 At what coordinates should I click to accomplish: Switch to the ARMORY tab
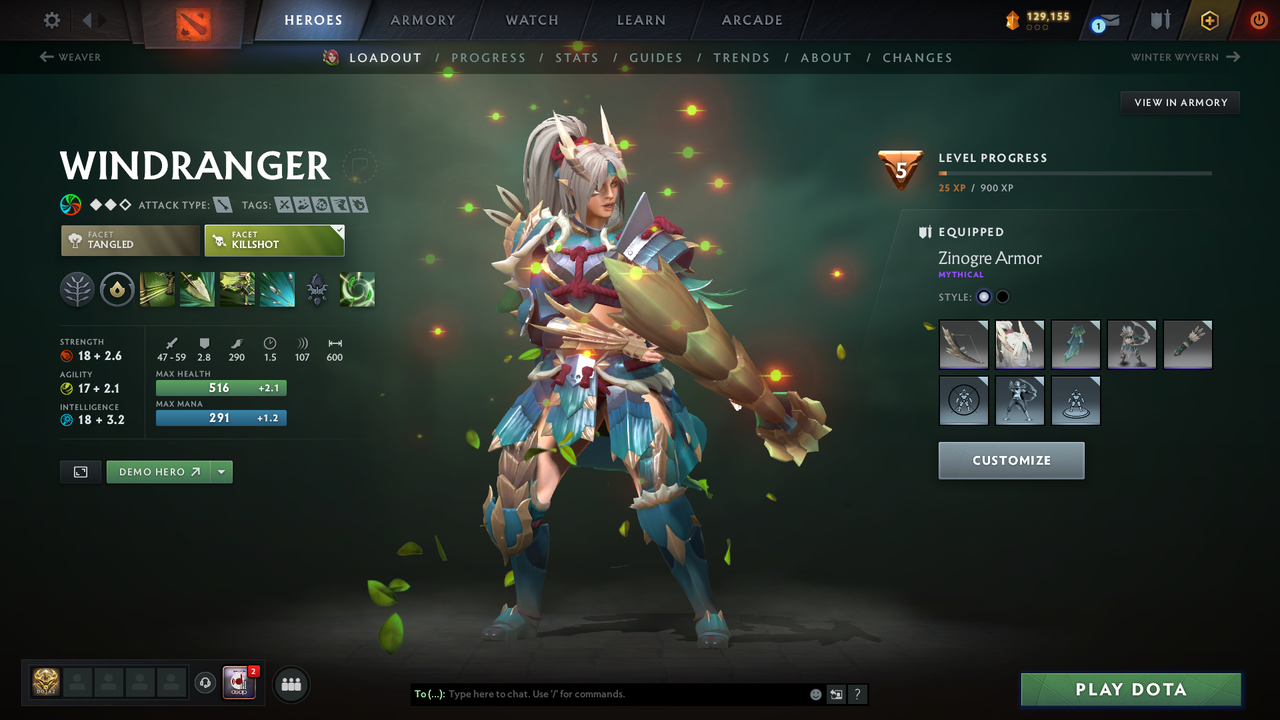point(421,20)
